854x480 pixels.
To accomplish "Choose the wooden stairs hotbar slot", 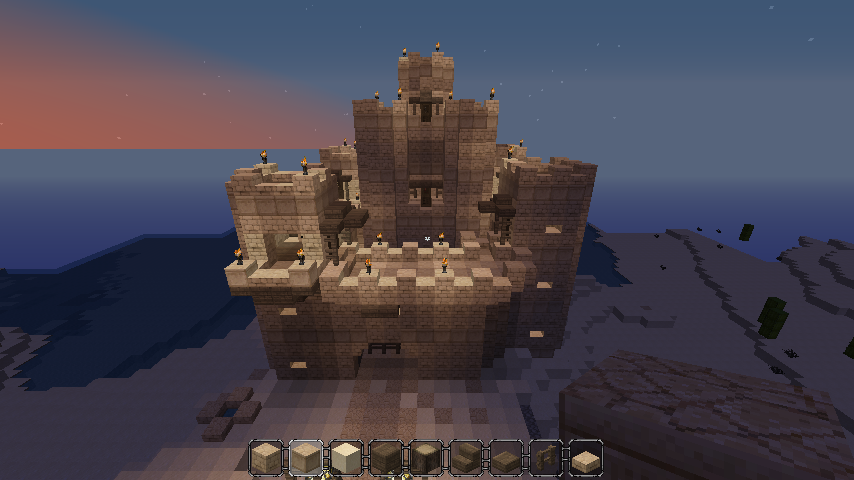I will pos(466,457).
